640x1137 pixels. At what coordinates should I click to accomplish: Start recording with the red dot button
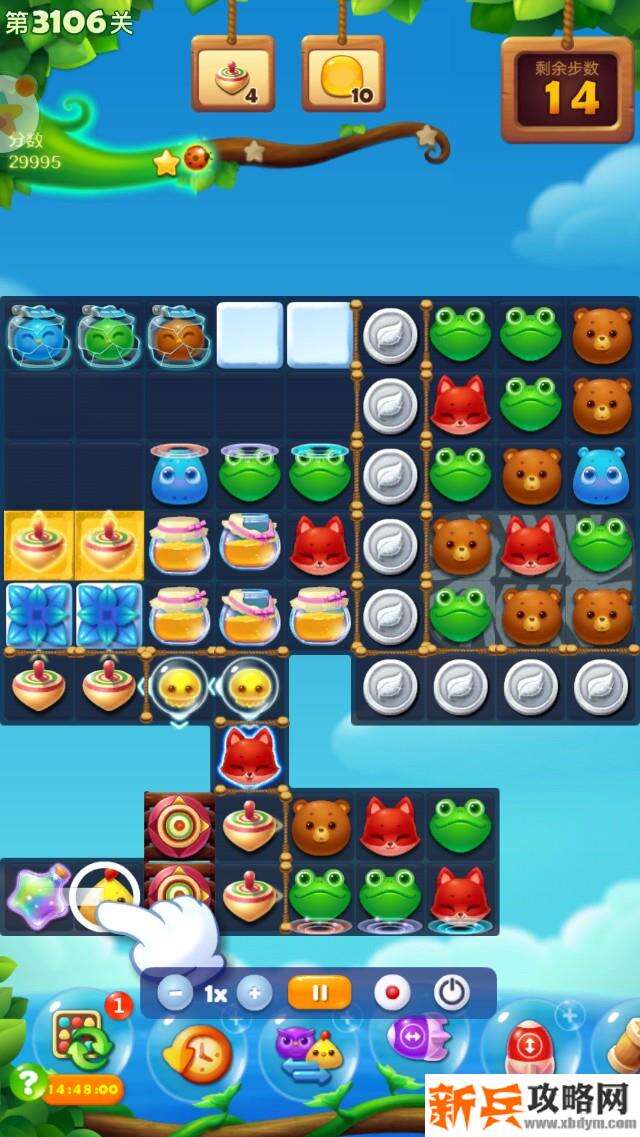coord(392,994)
